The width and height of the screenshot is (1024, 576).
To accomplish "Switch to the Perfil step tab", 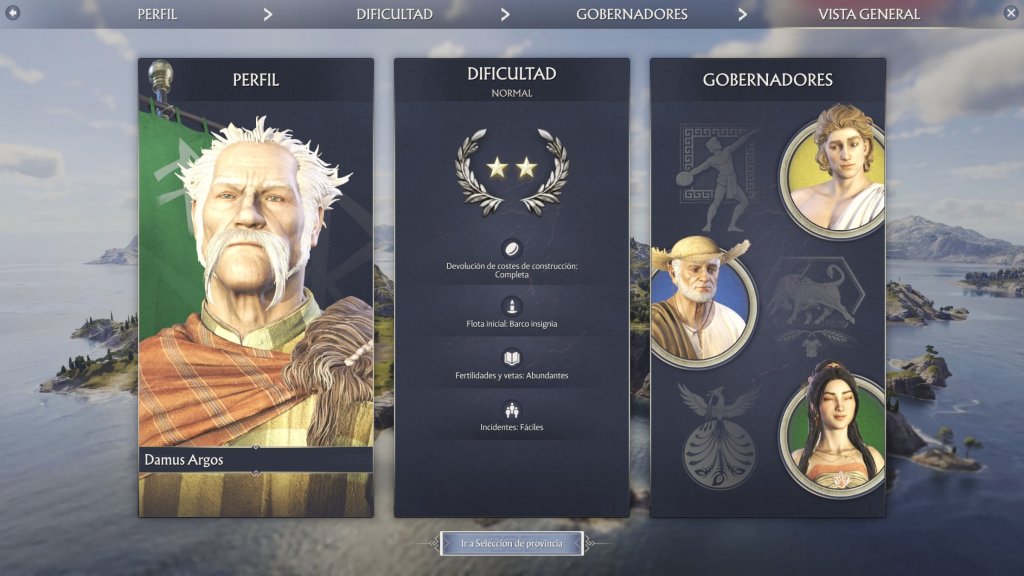I will 157,14.
